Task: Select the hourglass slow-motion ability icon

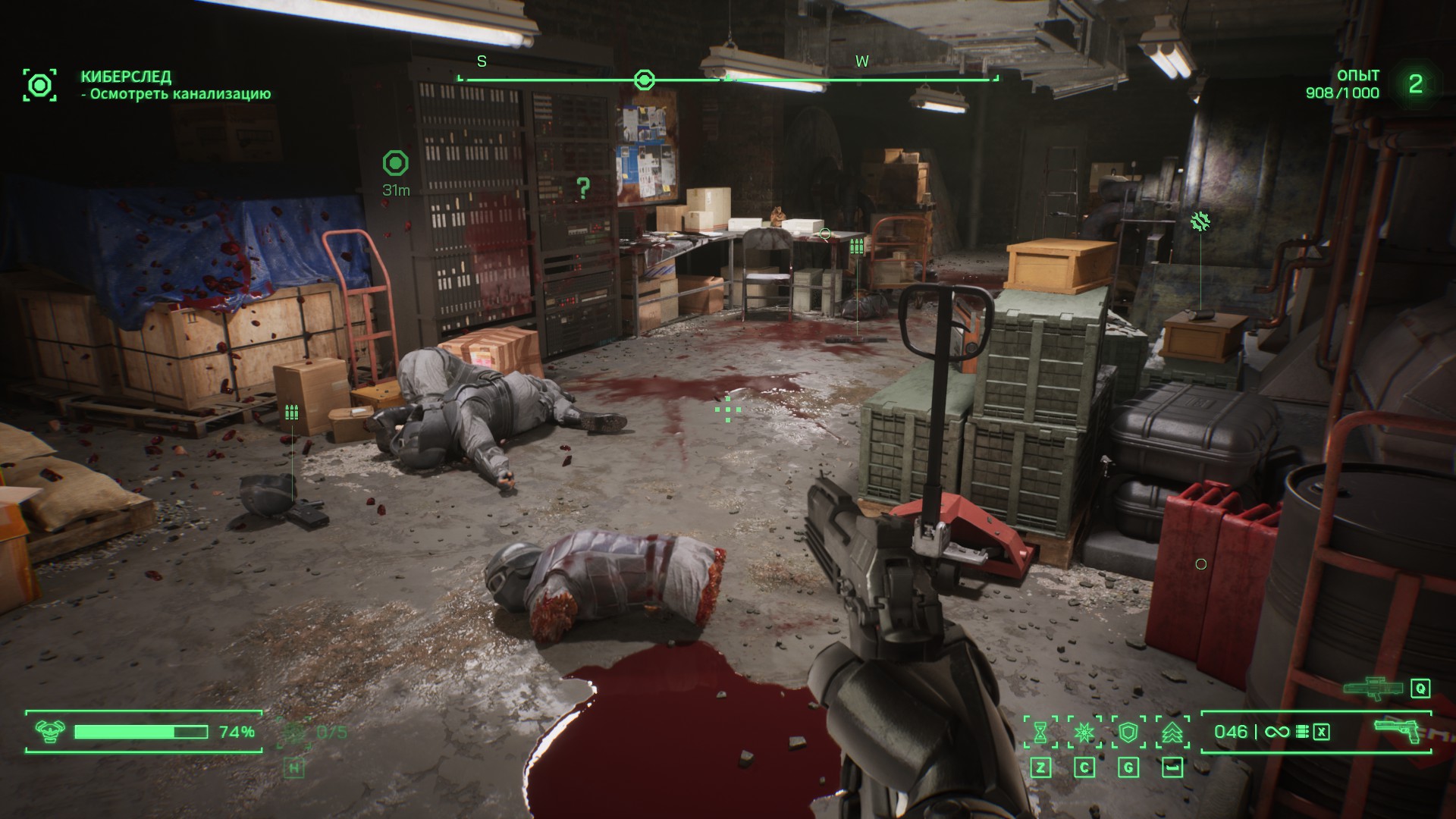Action: tap(1040, 732)
